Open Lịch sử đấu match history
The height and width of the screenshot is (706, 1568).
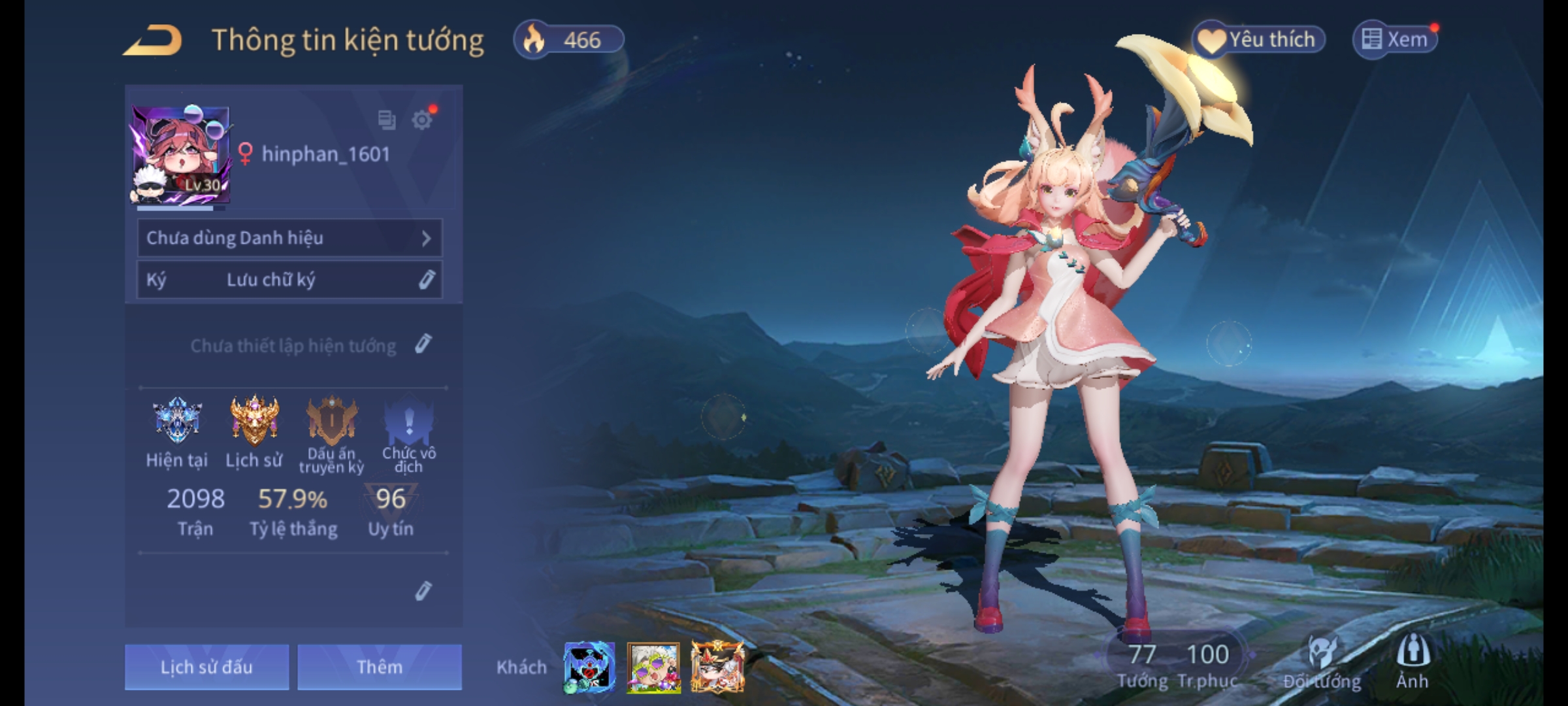pos(206,667)
